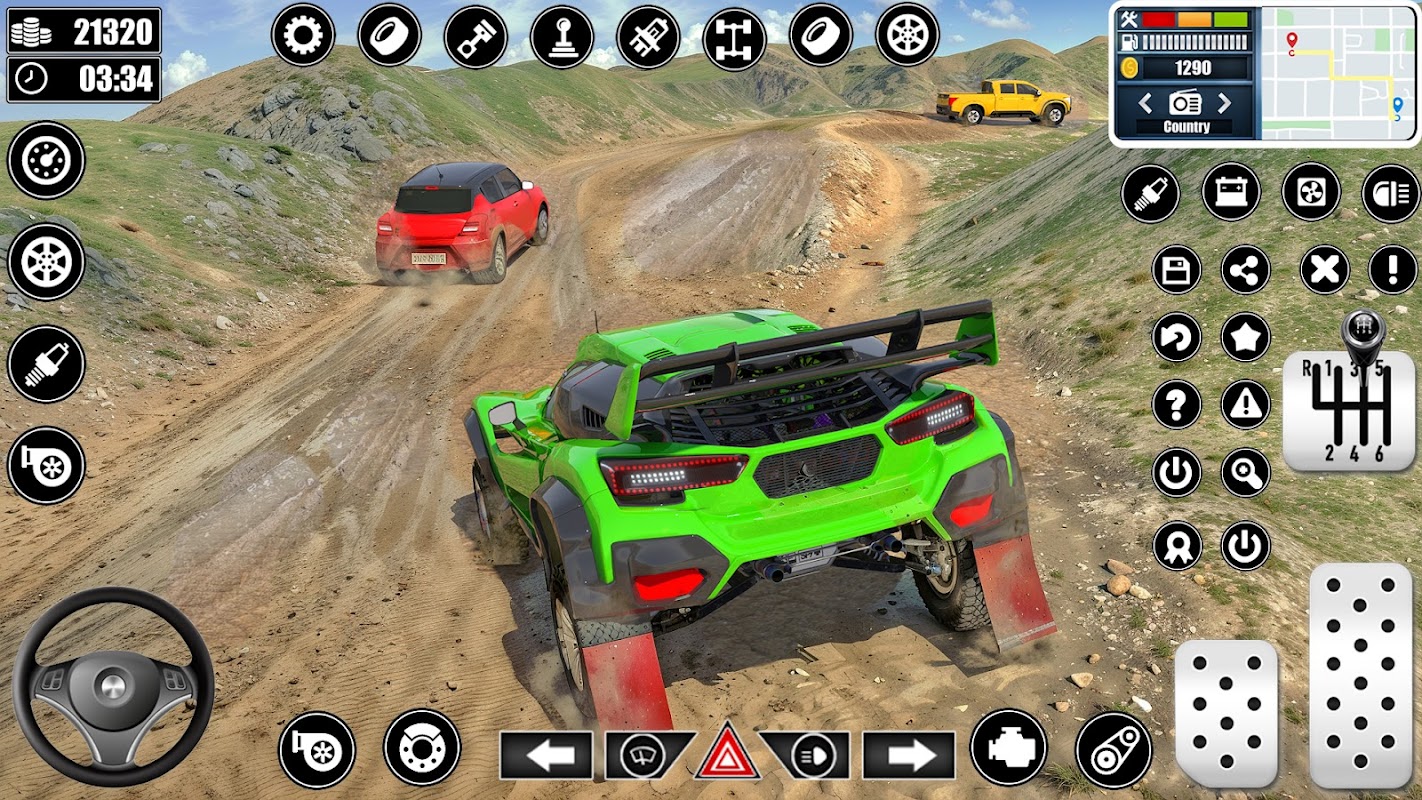The image size is (1422, 800).
Task: Step on the tall gas pedal
Action: 1360,676
